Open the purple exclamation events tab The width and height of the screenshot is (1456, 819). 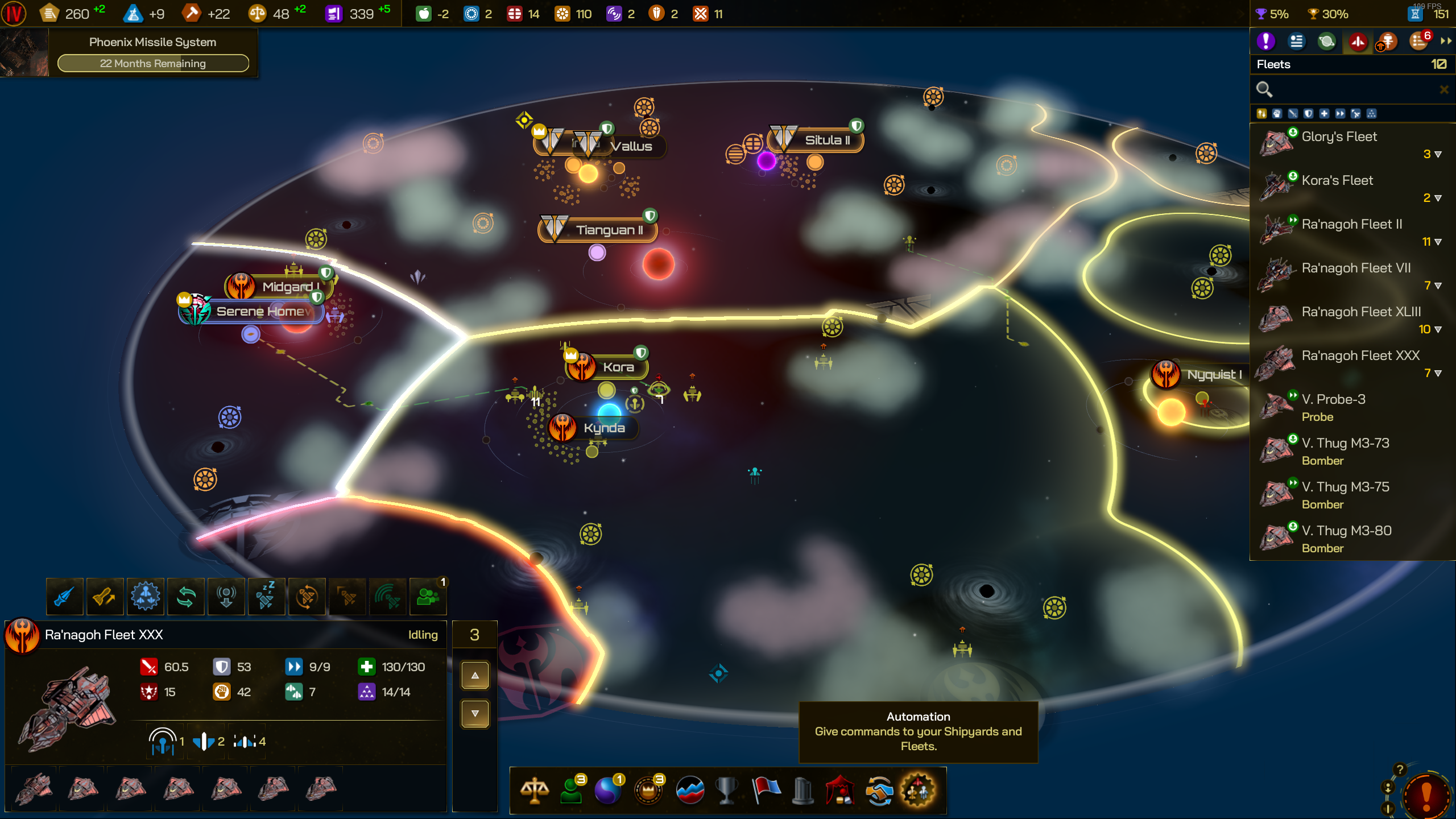pyautogui.click(x=1265, y=42)
